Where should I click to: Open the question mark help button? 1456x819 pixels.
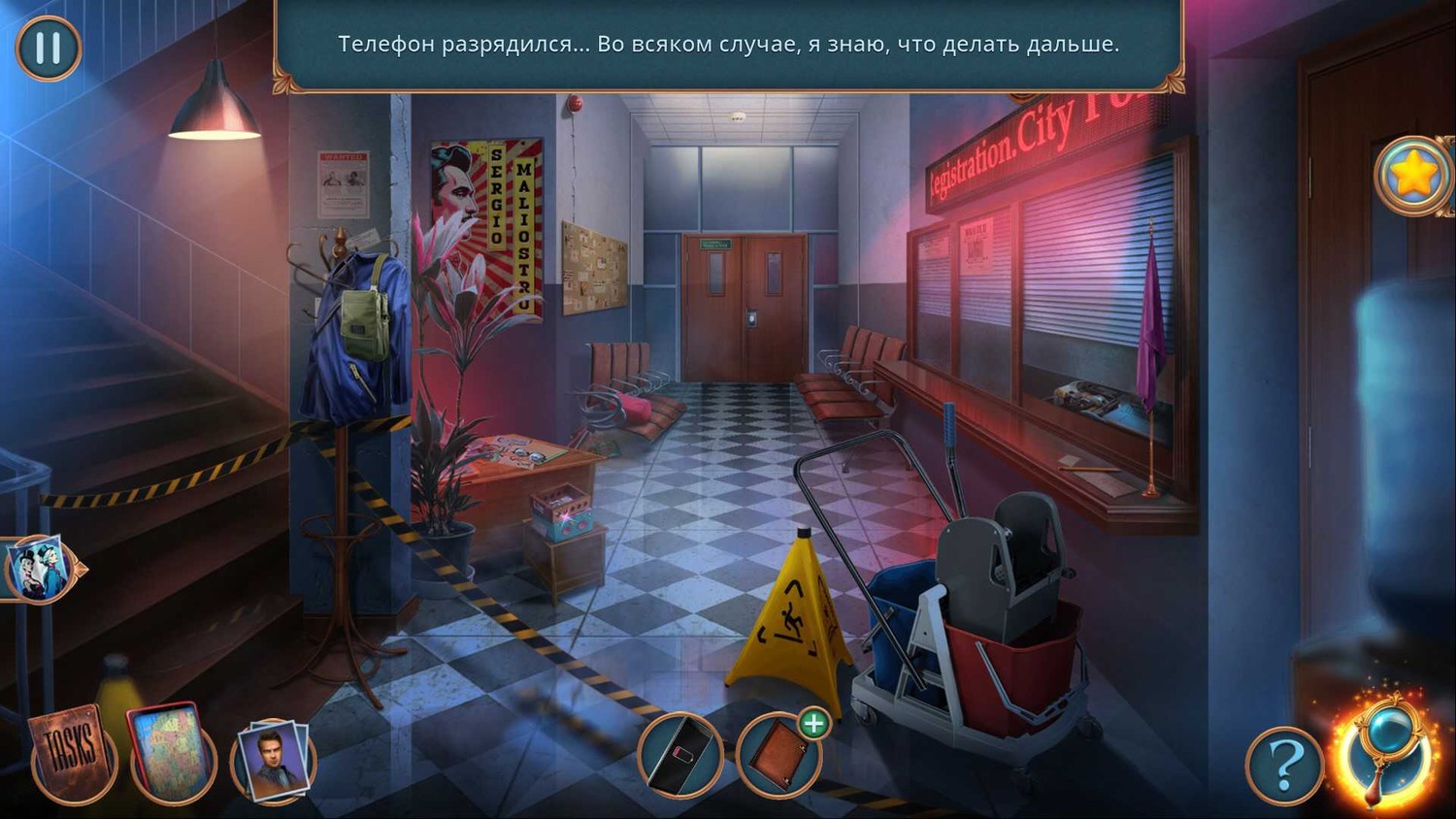coord(1284,765)
